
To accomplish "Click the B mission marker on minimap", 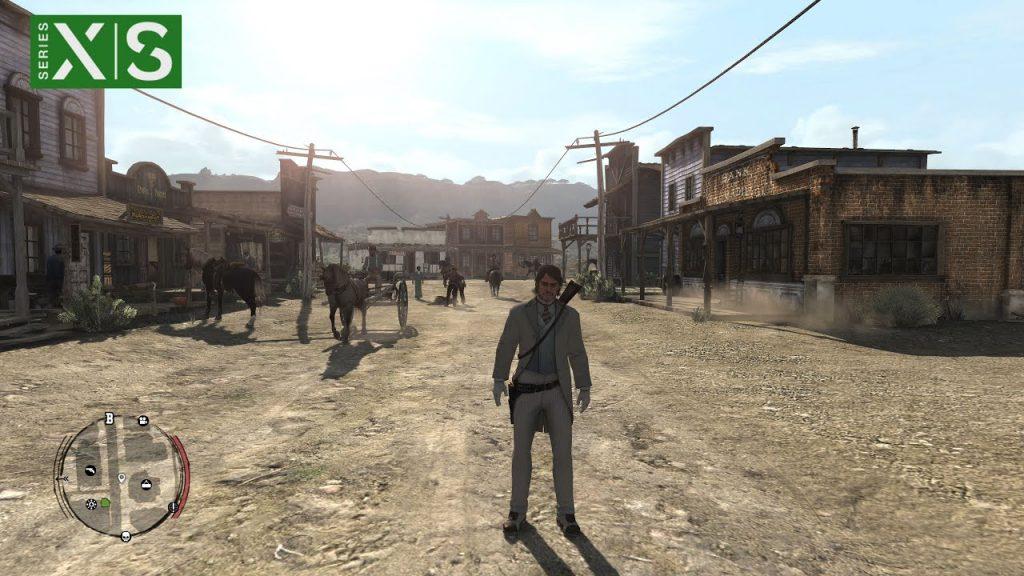I will pyautogui.click(x=108, y=419).
